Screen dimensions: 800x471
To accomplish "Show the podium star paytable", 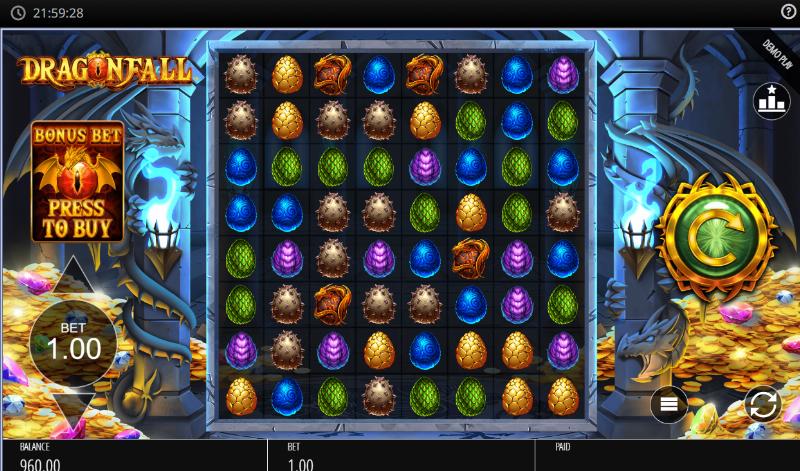I will tap(771, 101).
